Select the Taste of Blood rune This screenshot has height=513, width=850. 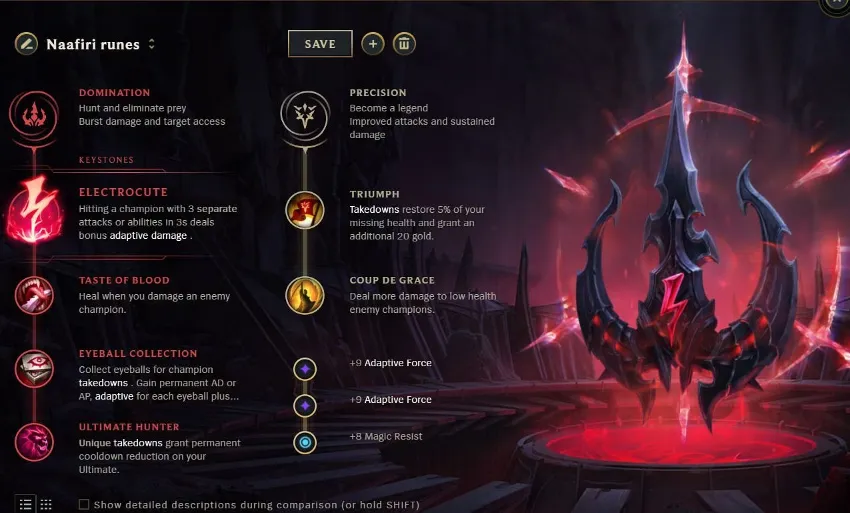(x=33, y=295)
